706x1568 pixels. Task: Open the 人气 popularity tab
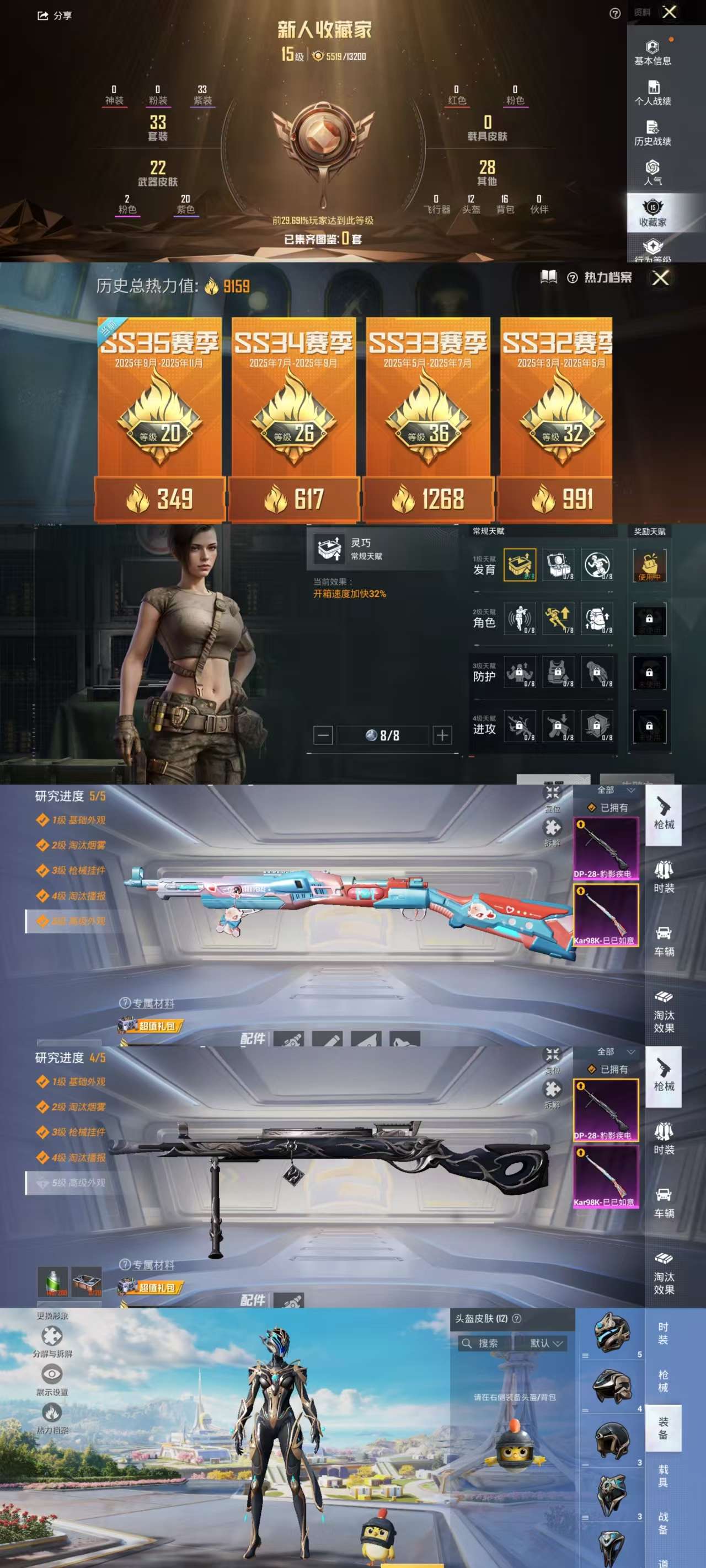(652, 173)
